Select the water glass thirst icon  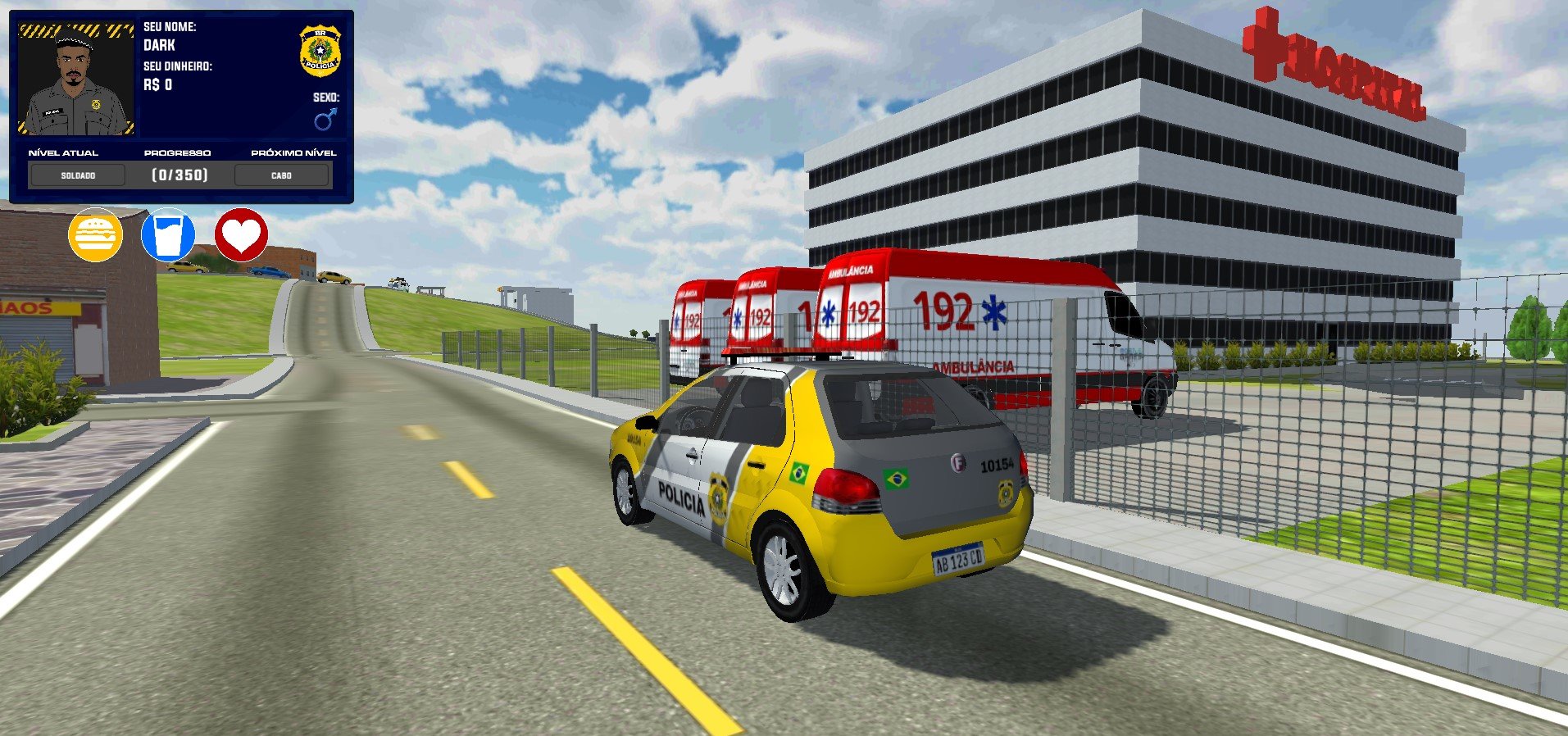pyautogui.click(x=168, y=235)
